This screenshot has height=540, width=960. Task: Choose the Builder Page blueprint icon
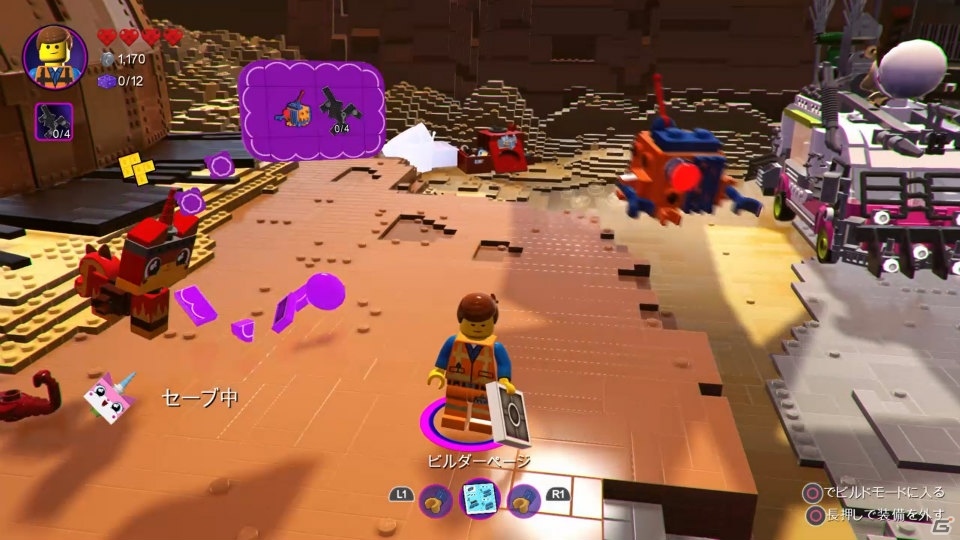click(480, 497)
